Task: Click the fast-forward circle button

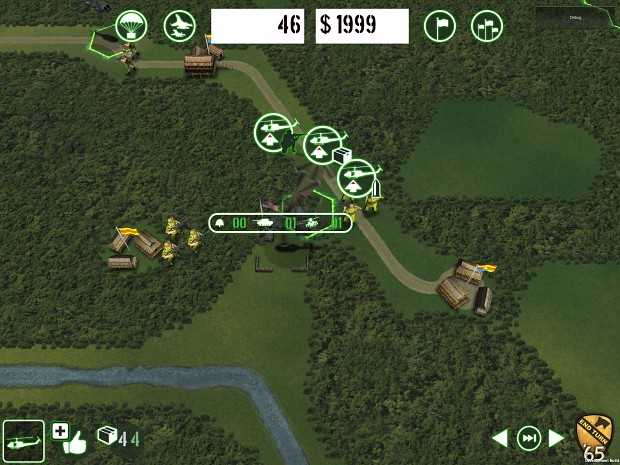Action: [x=527, y=438]
